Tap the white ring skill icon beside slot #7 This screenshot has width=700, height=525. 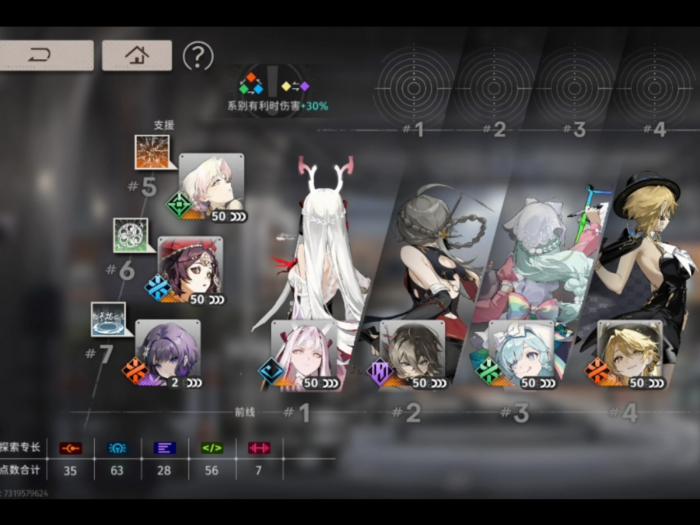[108, 319]
